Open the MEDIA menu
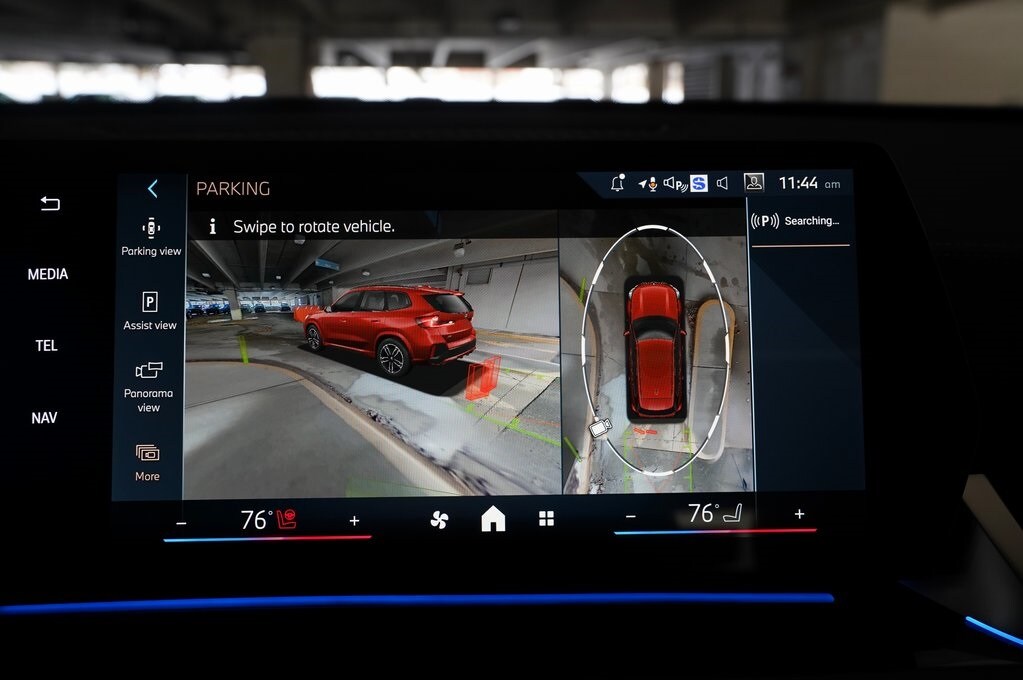The image size is (1023, 680). click(x=48, y=274)
